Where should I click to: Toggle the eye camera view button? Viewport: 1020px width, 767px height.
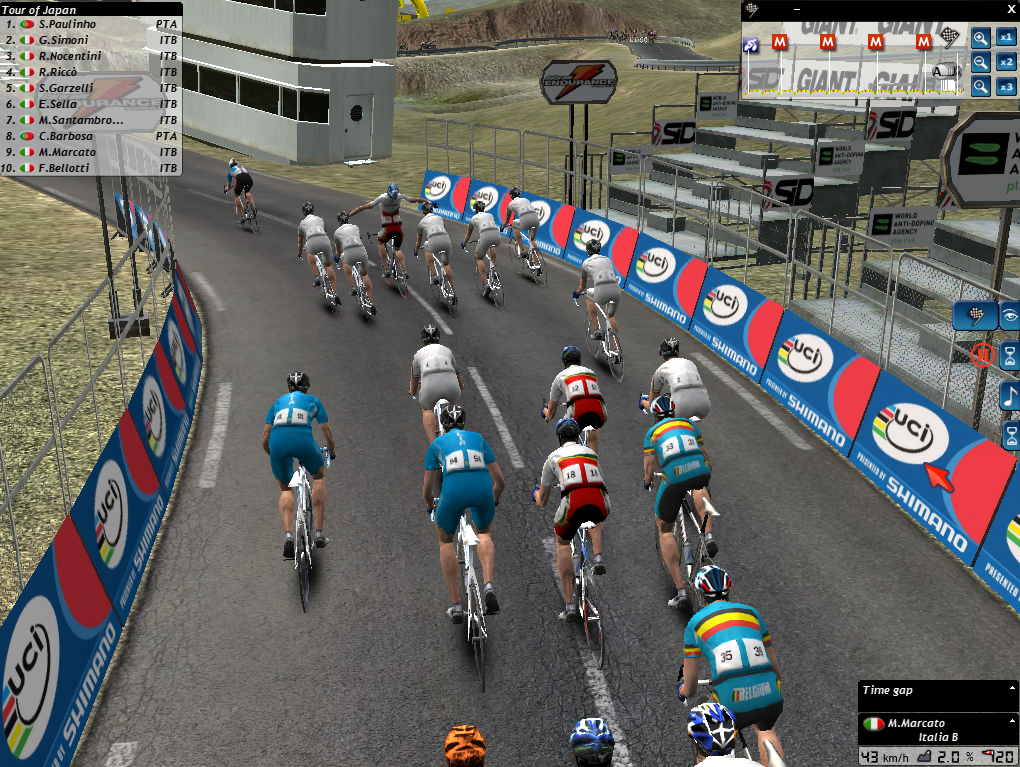(1010, 316)
